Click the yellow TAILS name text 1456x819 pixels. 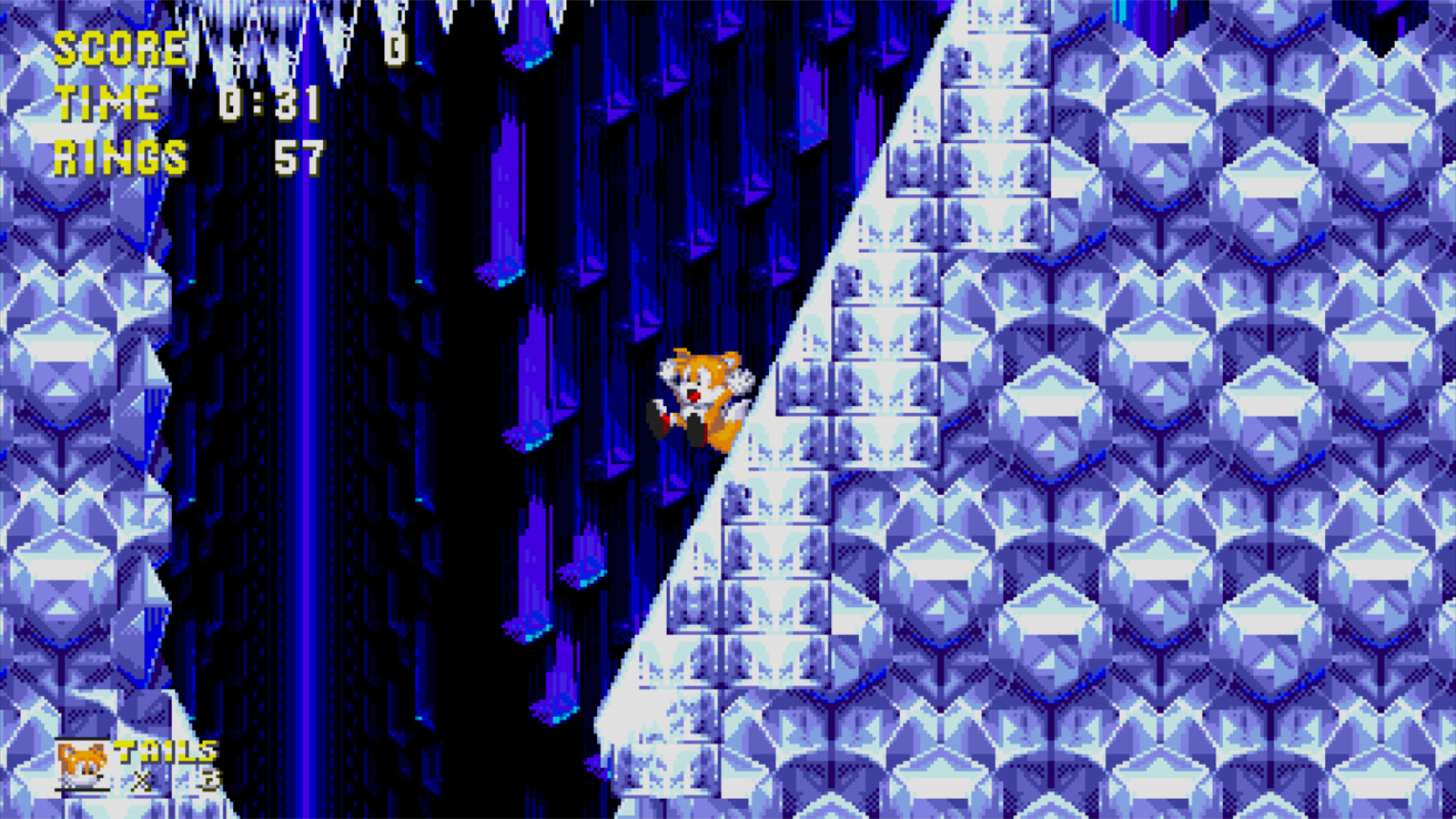pyautogui.click(x=164, y=749)
